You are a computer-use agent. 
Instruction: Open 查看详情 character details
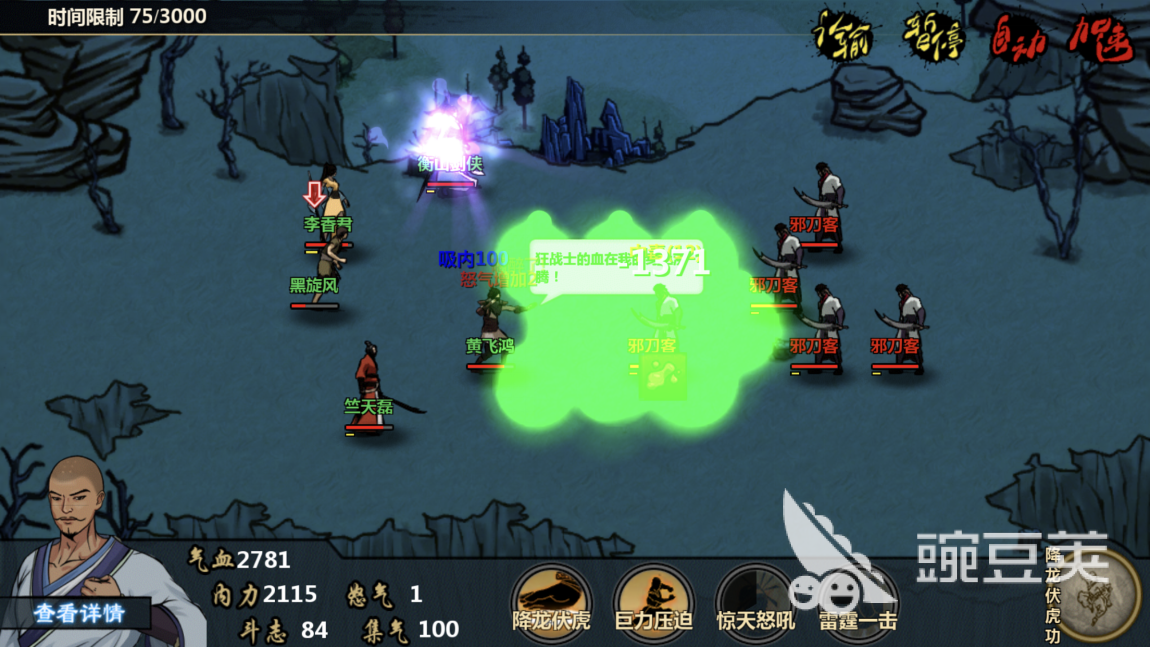click(79, 612)
